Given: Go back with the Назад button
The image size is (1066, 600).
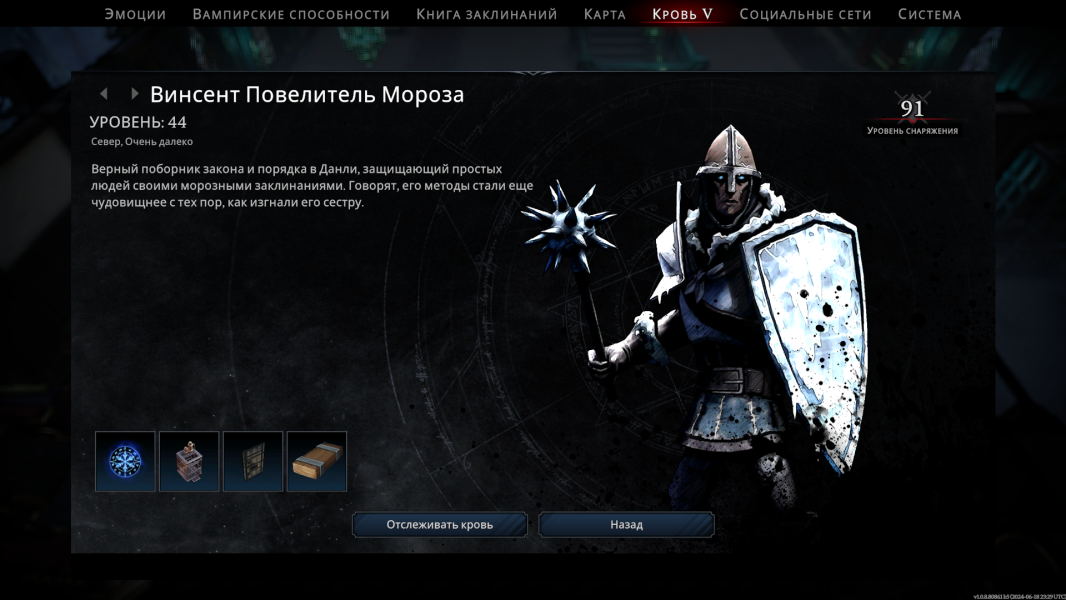Looking at the screenshot, I should [x=626, y=524].
